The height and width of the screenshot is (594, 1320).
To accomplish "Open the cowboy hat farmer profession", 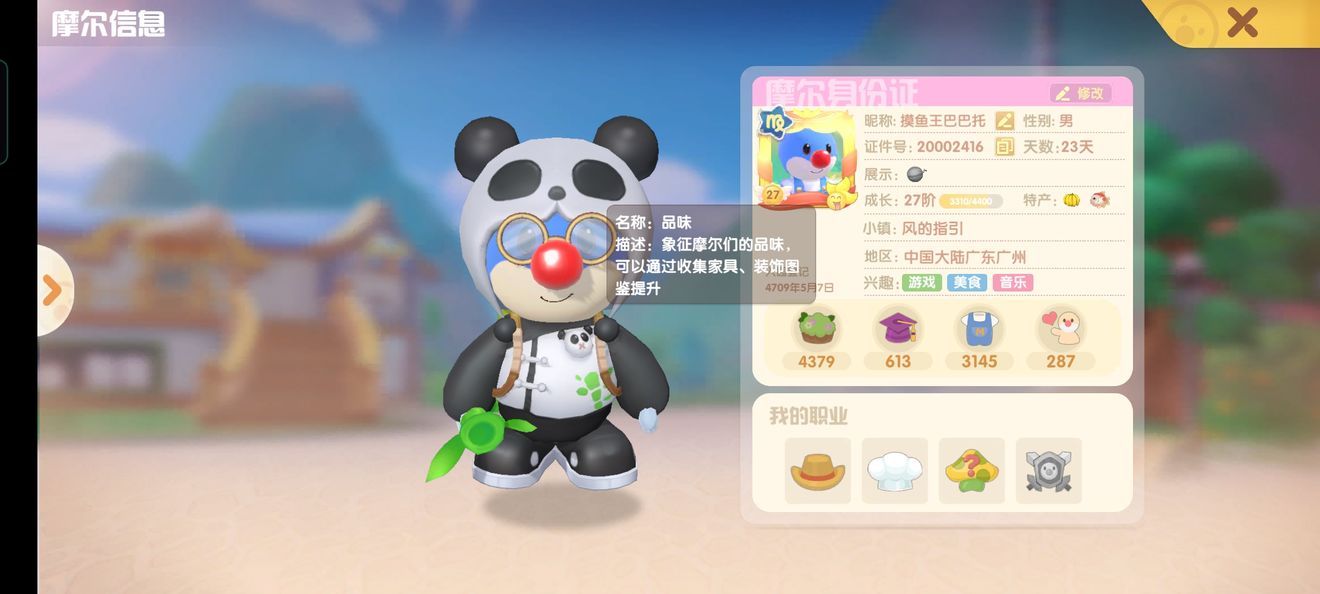I will pyautogui.click(x=818, y=471).
